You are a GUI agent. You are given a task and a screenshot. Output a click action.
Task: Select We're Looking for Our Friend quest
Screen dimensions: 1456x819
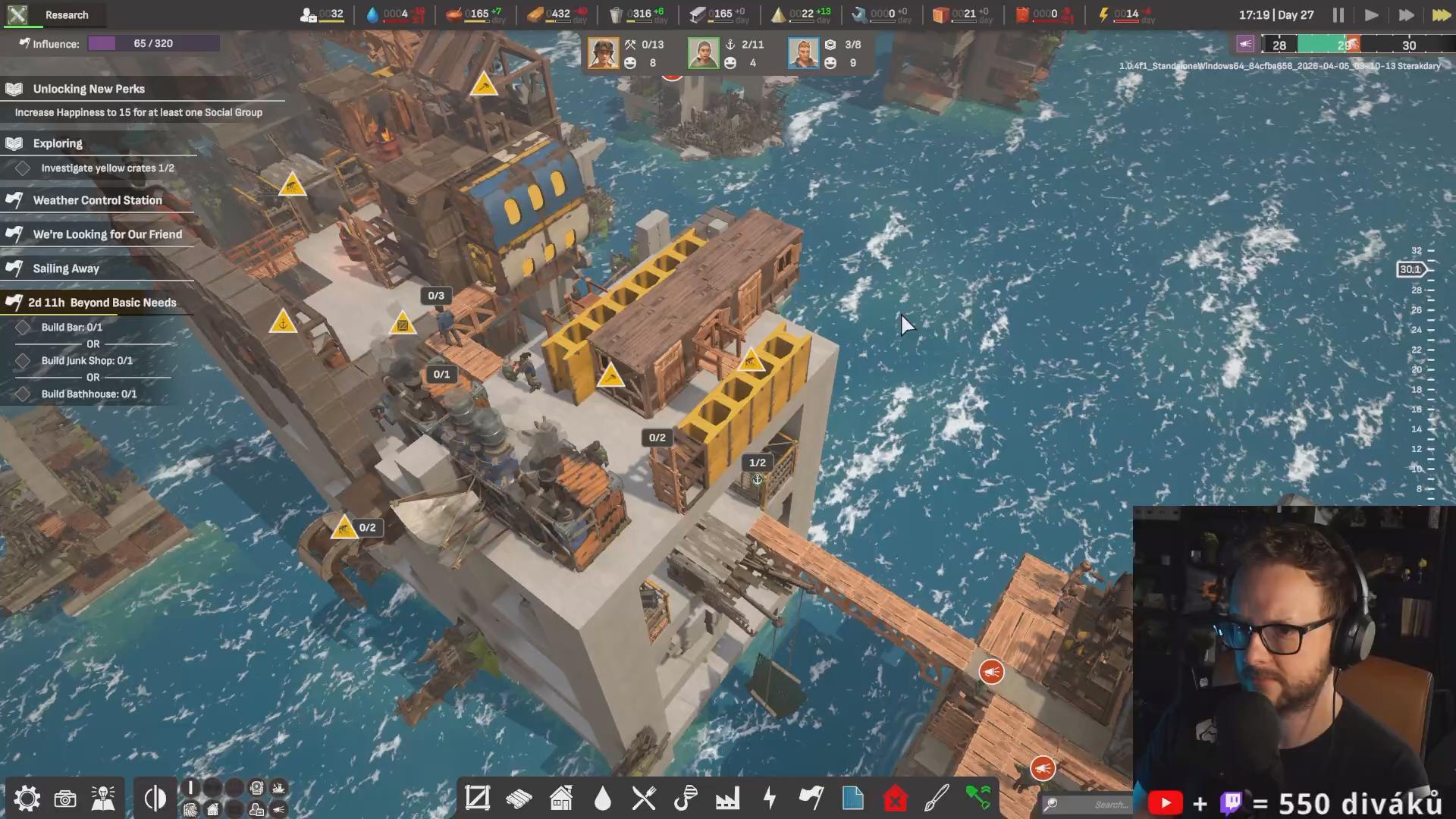pyautogui.click(x=107, y=234)
